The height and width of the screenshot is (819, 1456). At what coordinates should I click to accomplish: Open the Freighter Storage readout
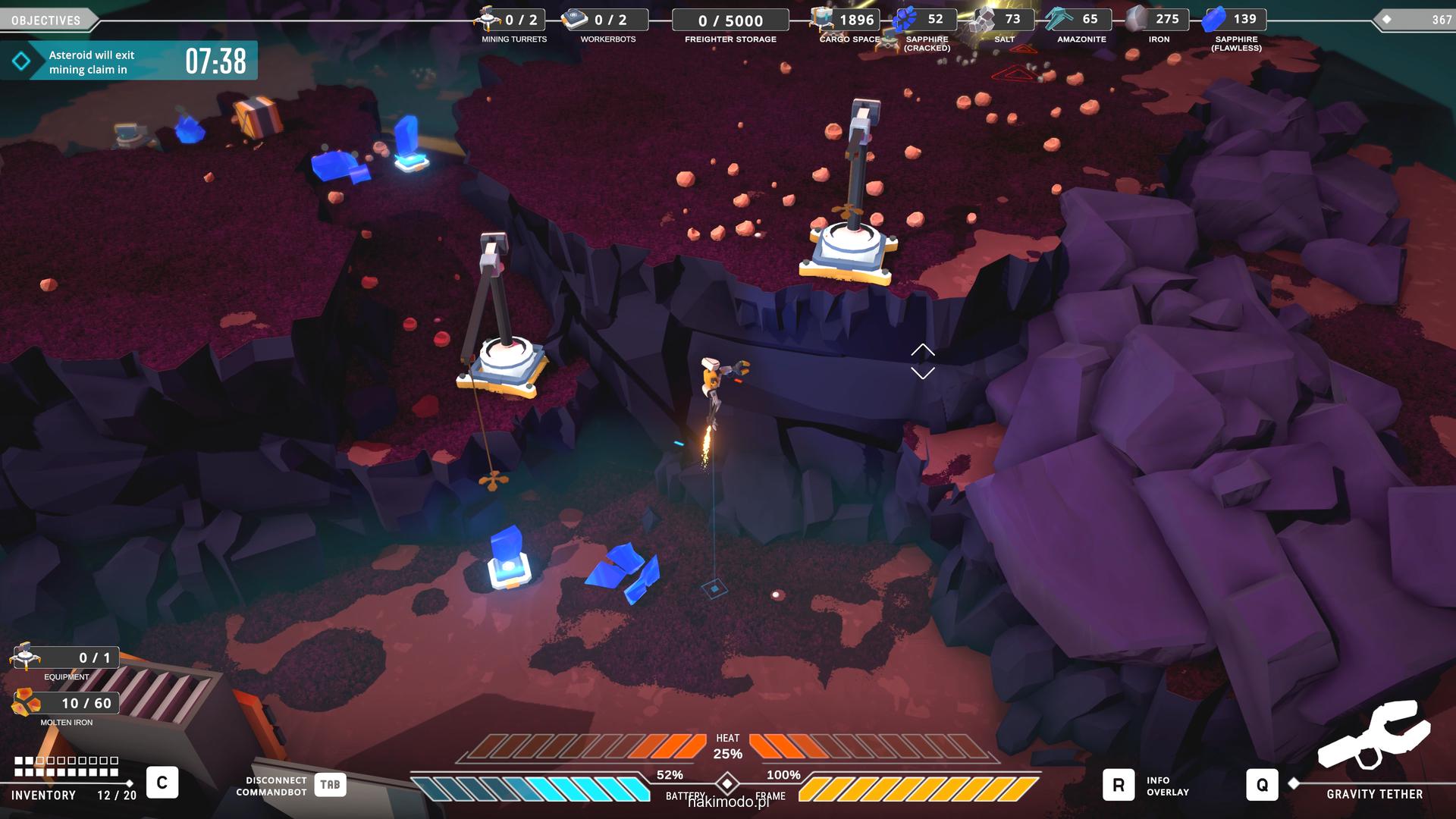730,20
